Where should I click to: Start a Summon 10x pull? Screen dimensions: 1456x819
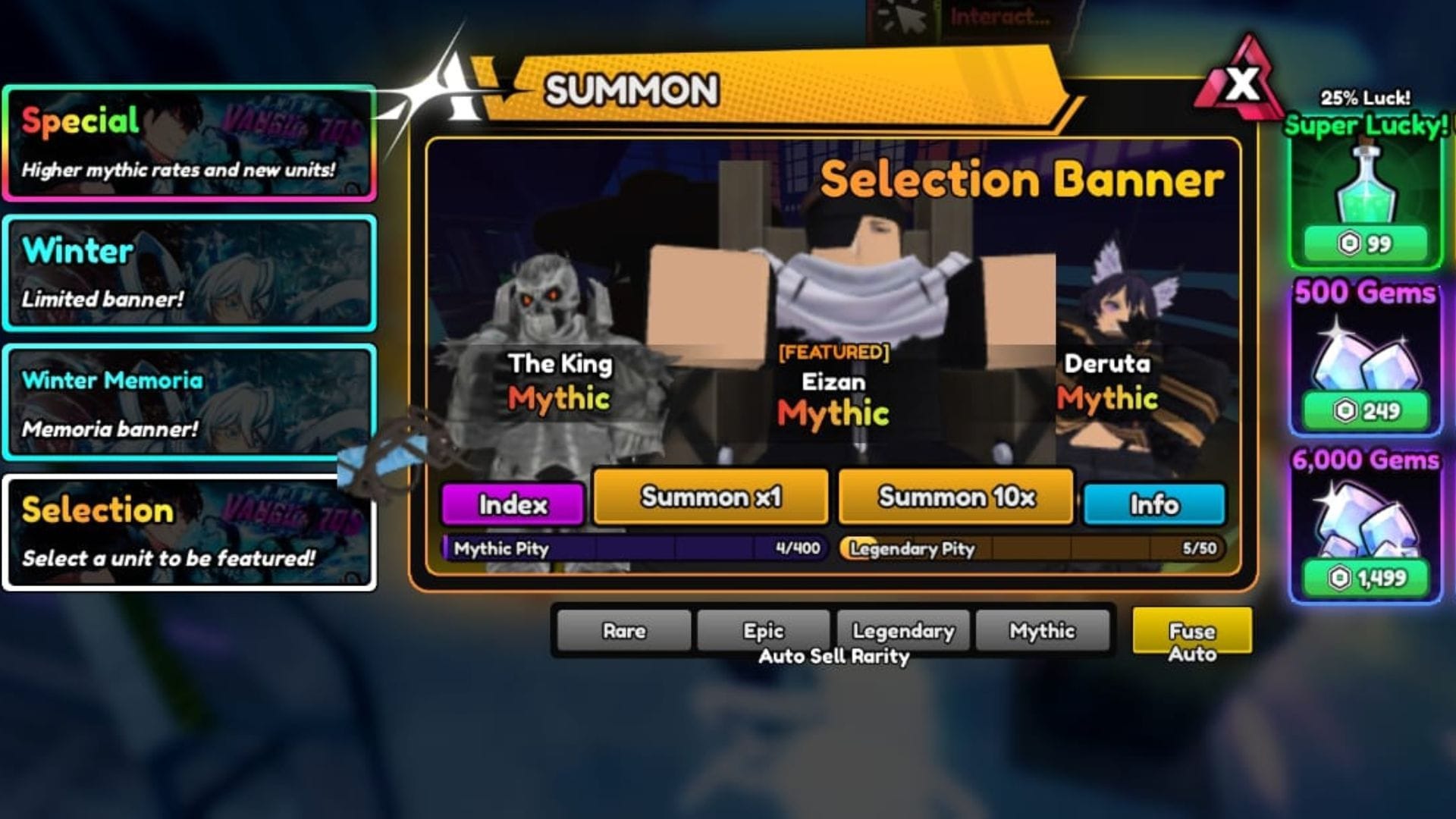pyautogui.click(x=955, y=499)
